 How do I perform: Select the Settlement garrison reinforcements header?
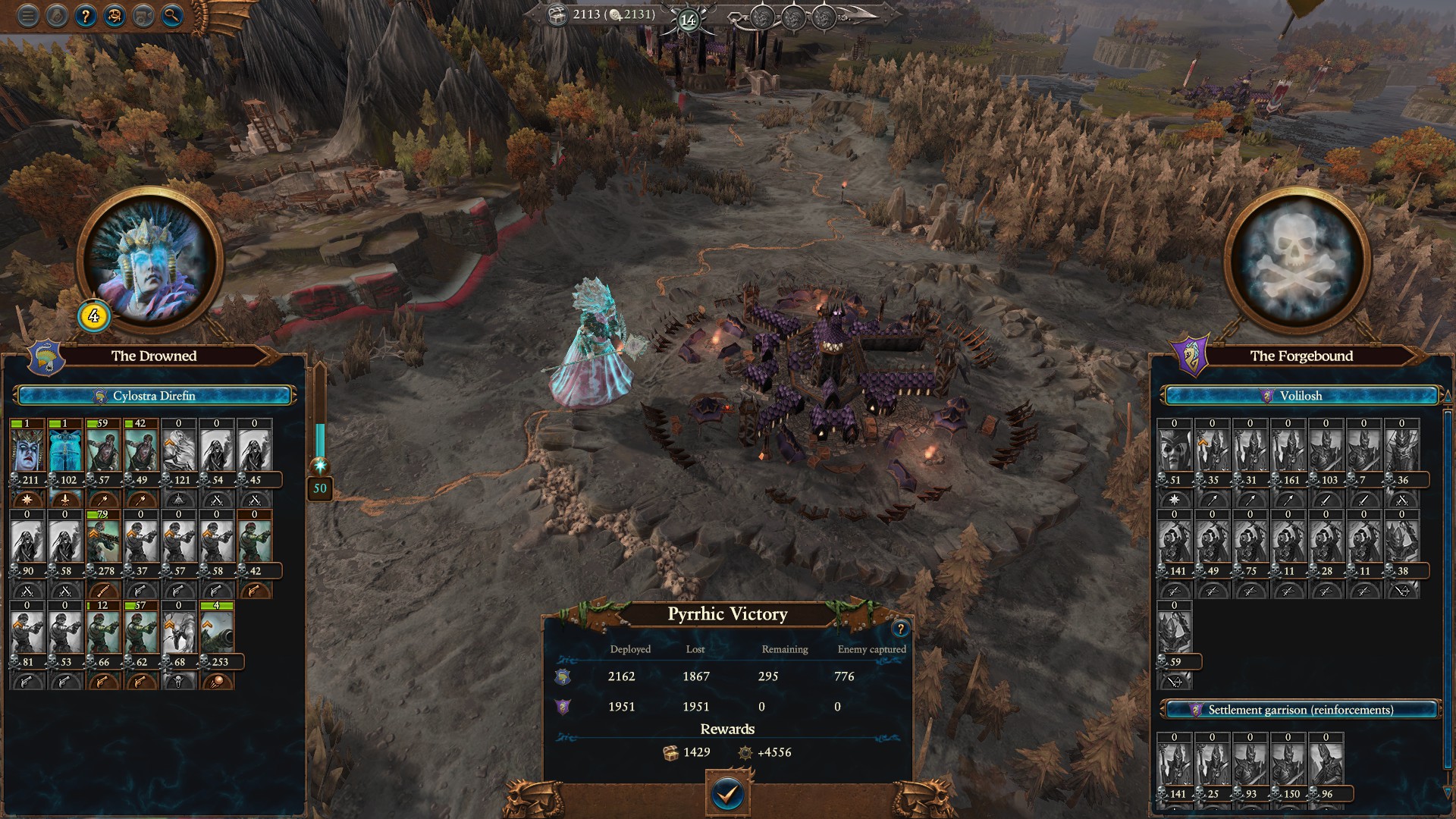[1301, 710]
